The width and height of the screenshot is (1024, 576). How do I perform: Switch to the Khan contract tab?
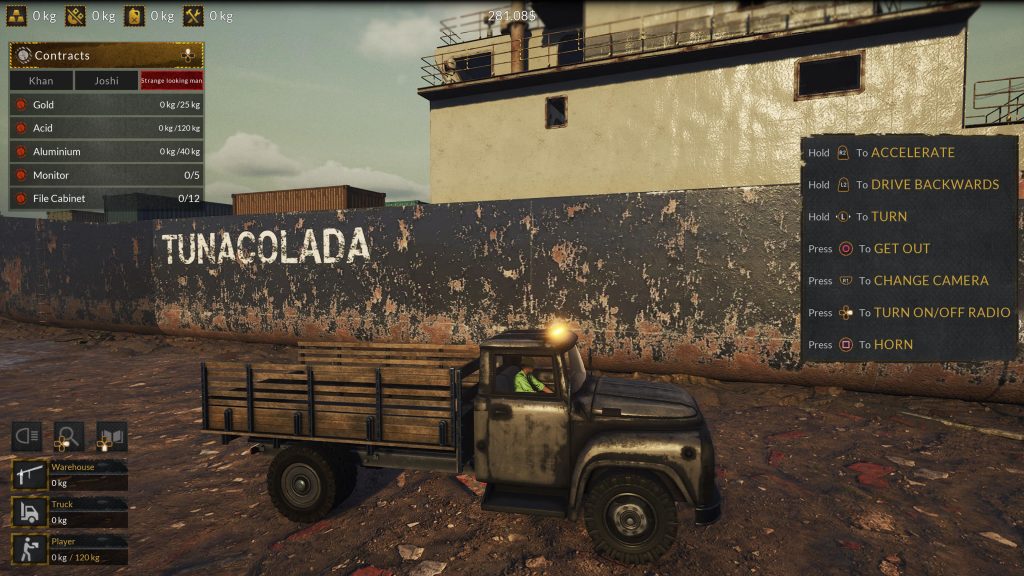pyautogui.click(x=41, y=81)
